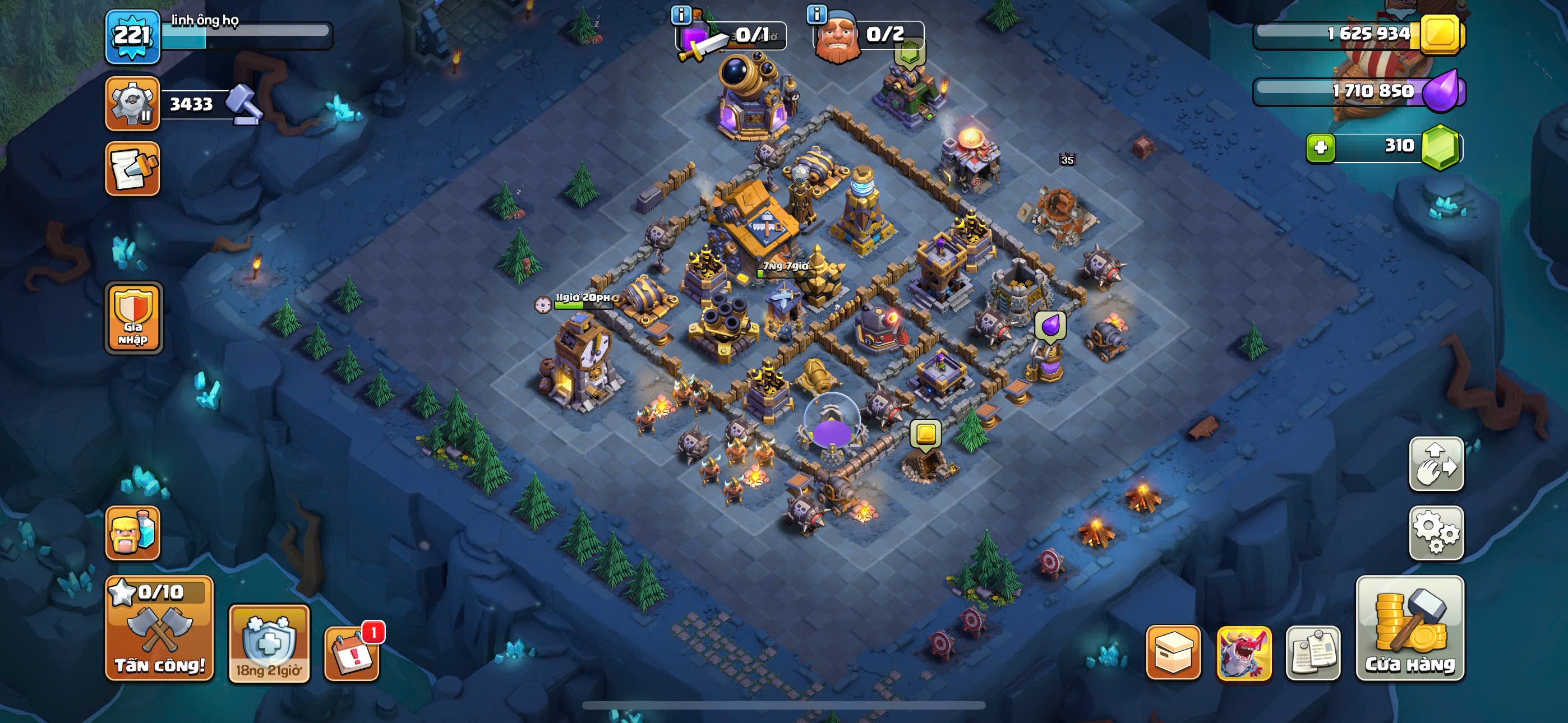Activate the layout swap hand button

pos(1436,464)
